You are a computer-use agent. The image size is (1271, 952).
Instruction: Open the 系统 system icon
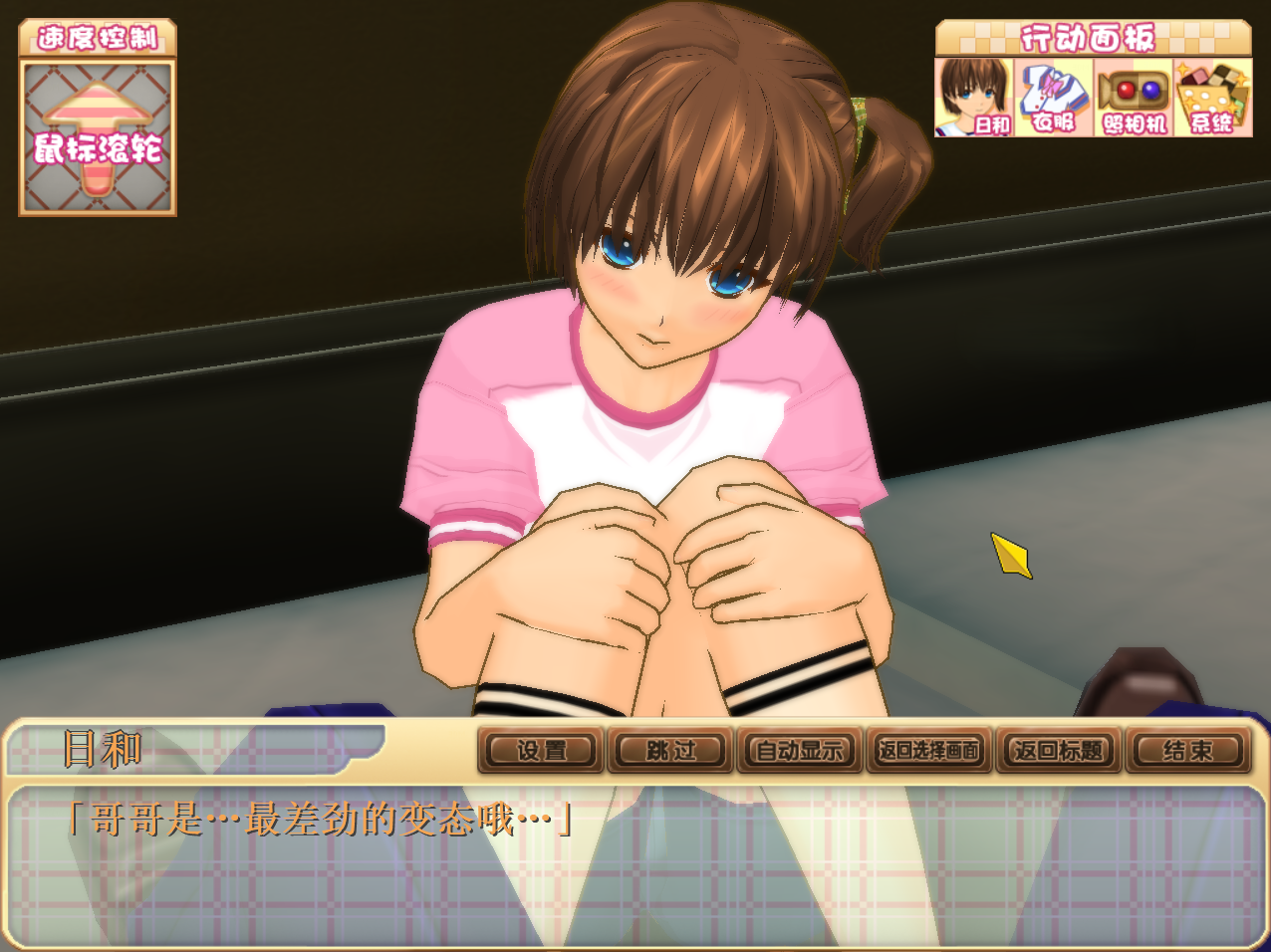pos(1212,97)
